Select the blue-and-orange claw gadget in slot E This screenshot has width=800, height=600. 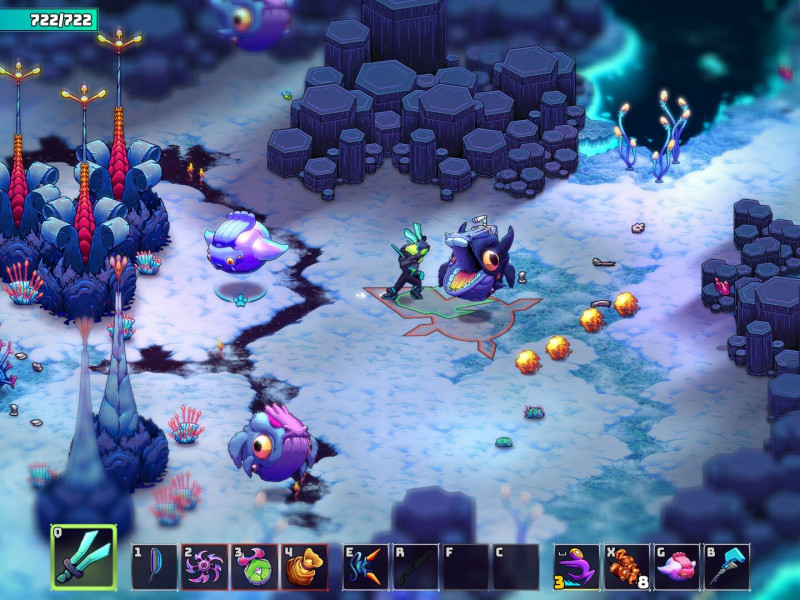click(x=366, y=566)
